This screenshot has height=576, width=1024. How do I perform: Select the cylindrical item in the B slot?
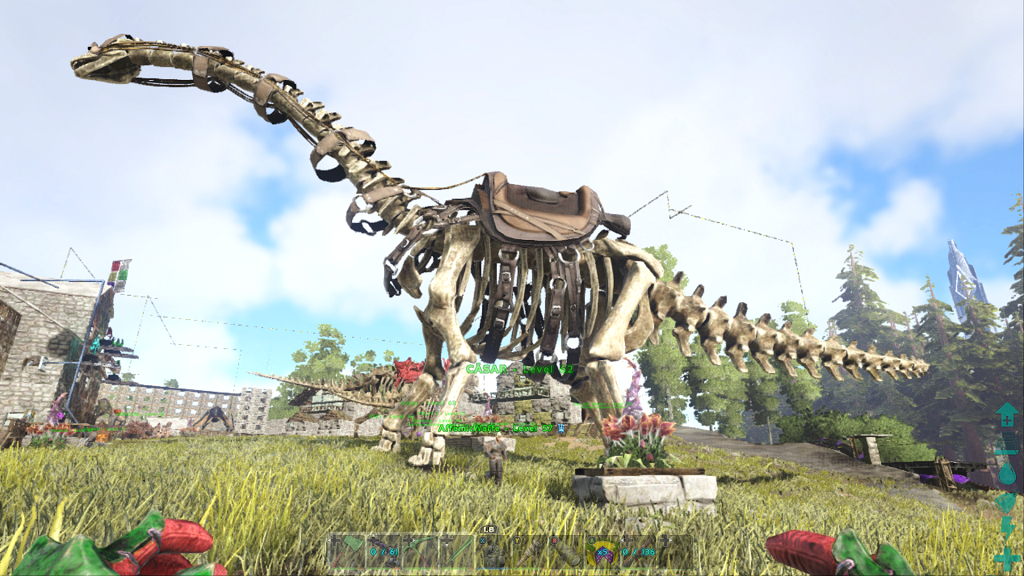[566, 552]
